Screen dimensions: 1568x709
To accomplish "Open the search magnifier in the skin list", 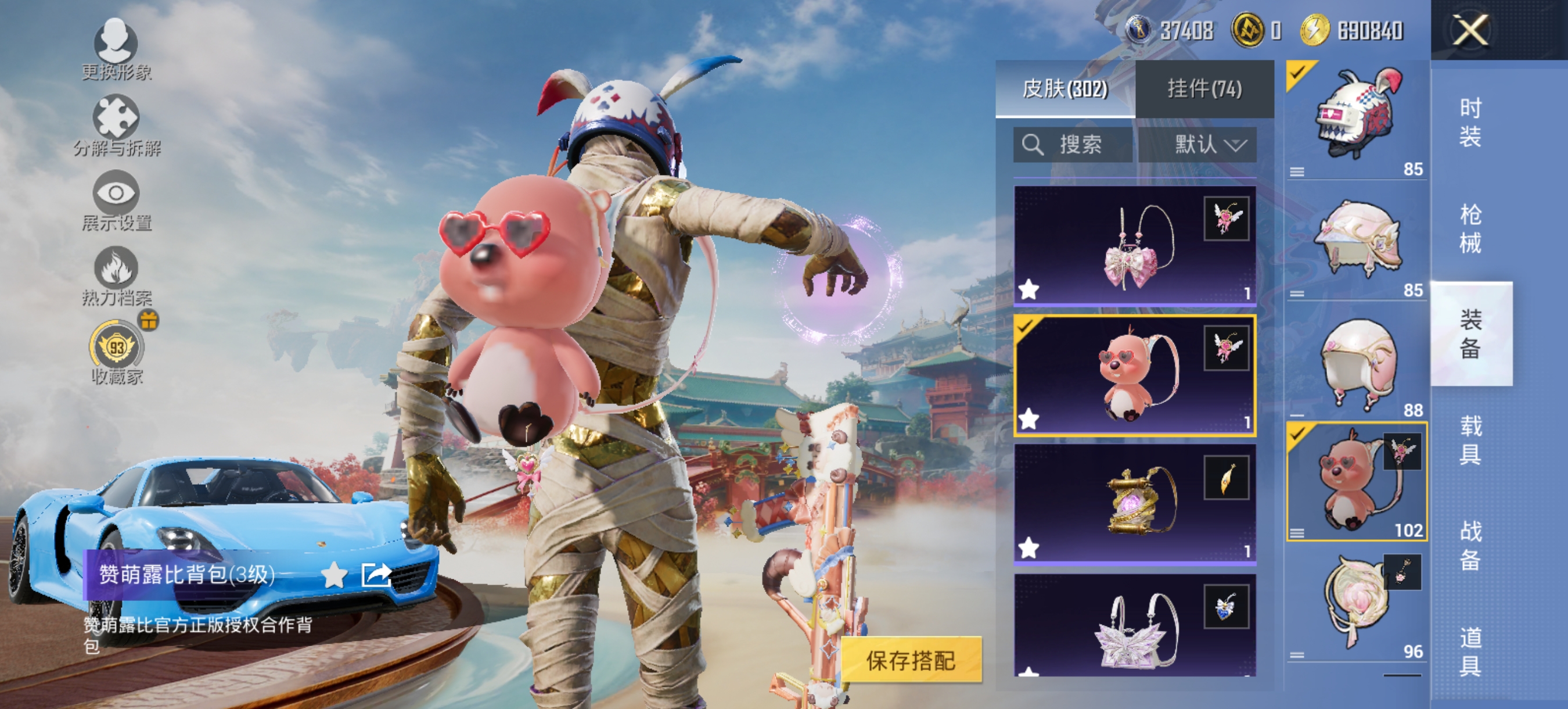I will coord(1033,144).
